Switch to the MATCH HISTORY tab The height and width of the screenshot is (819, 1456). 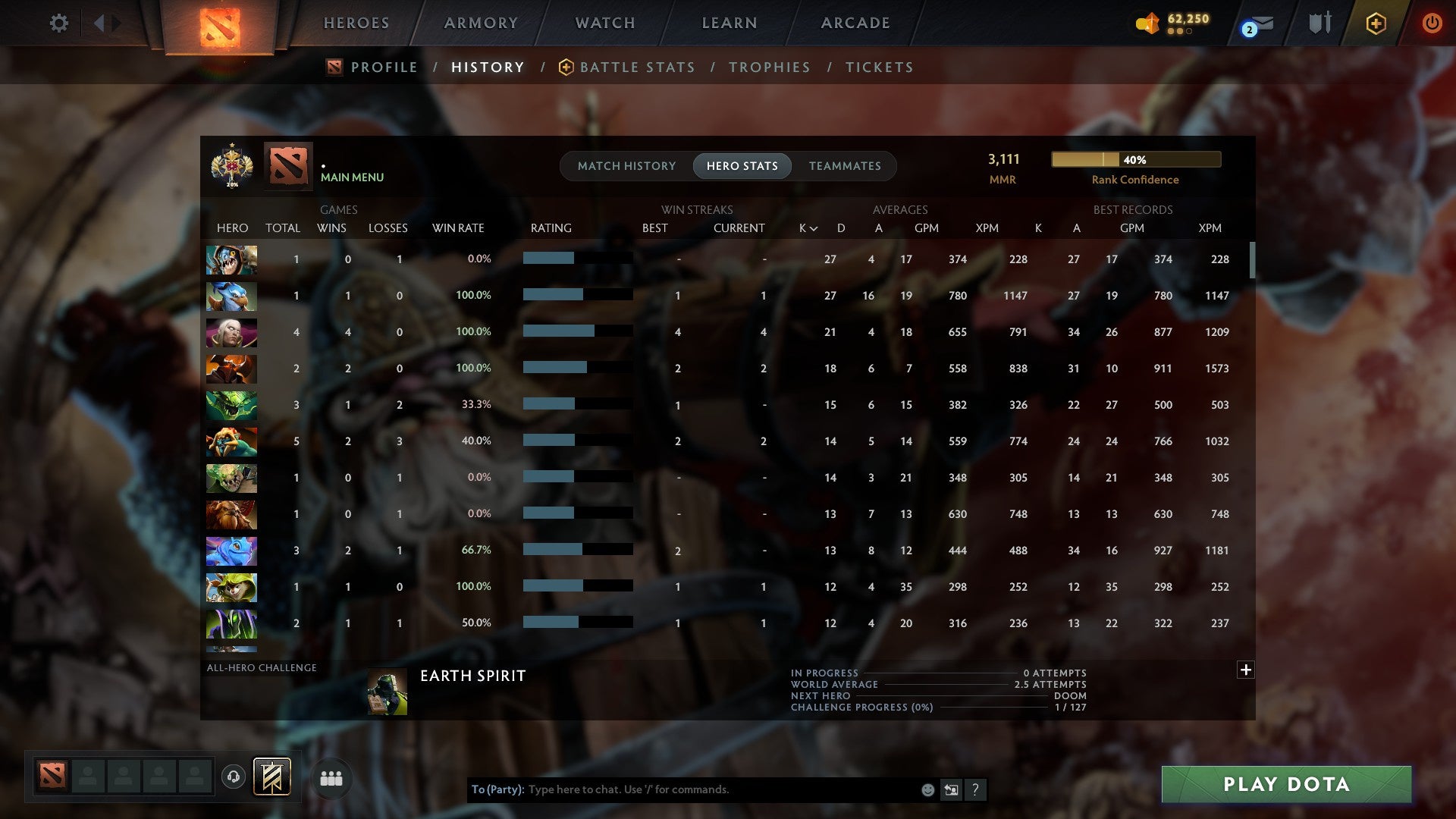pyautogui.click(x=626, y=165)
